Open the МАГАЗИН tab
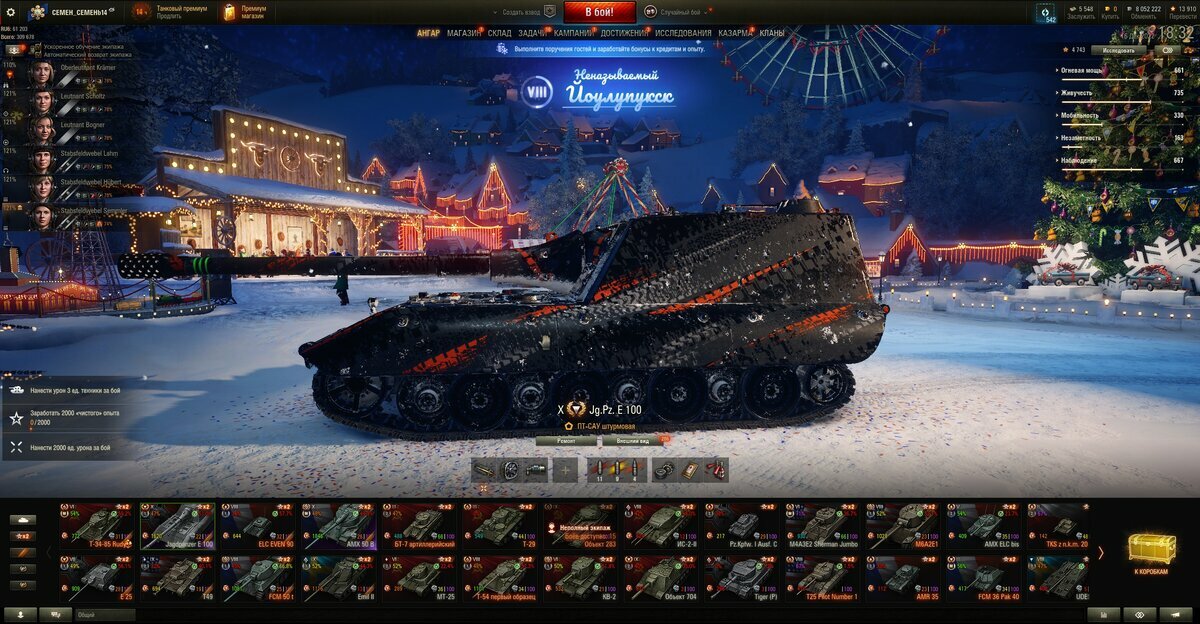1200x624 pixels. [463, 33]
